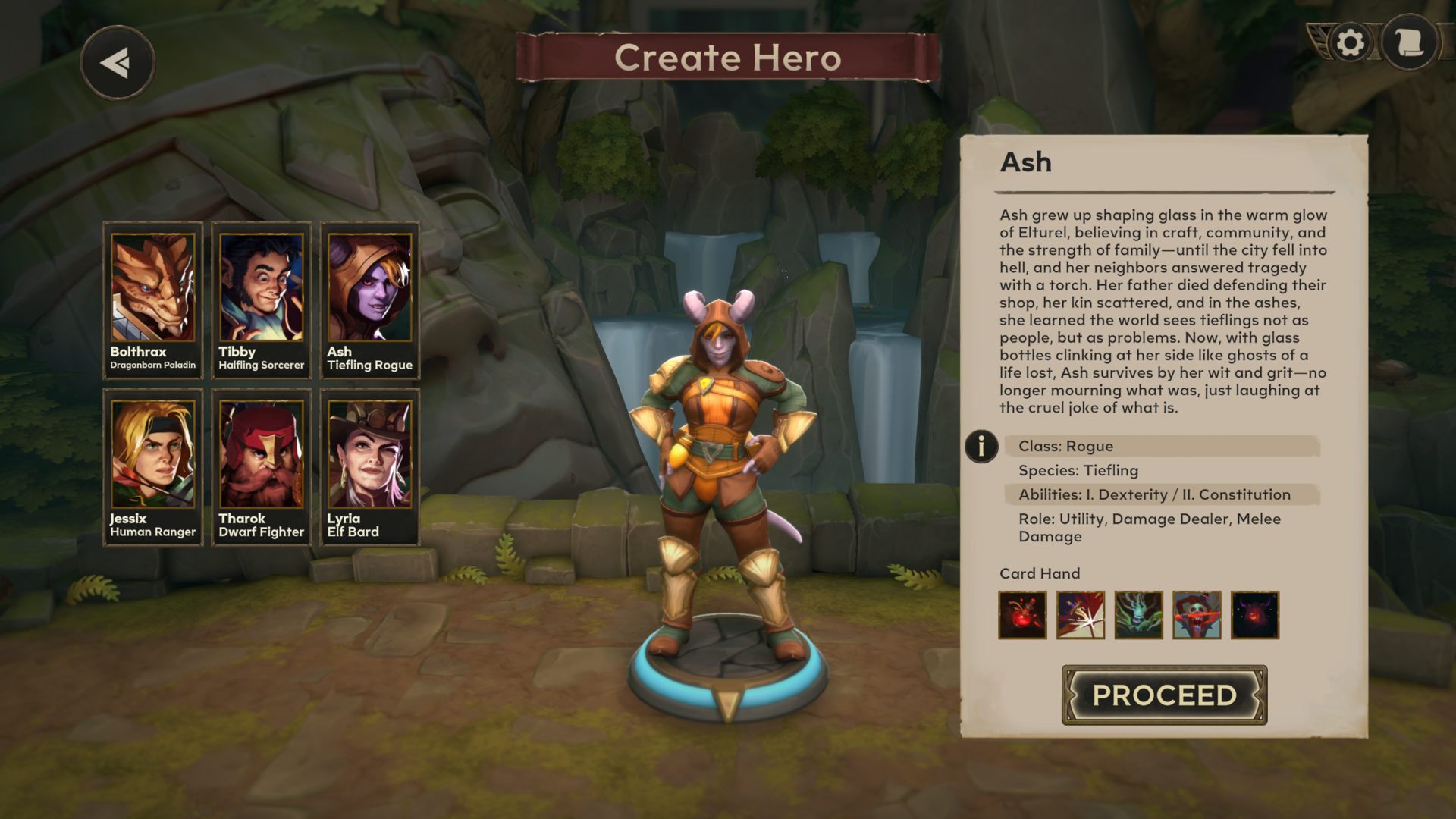This screenshot has height=819, width=1456.
Task: Click the info icon beside Class
Action: pyautogui.click(x=981, y=446)
